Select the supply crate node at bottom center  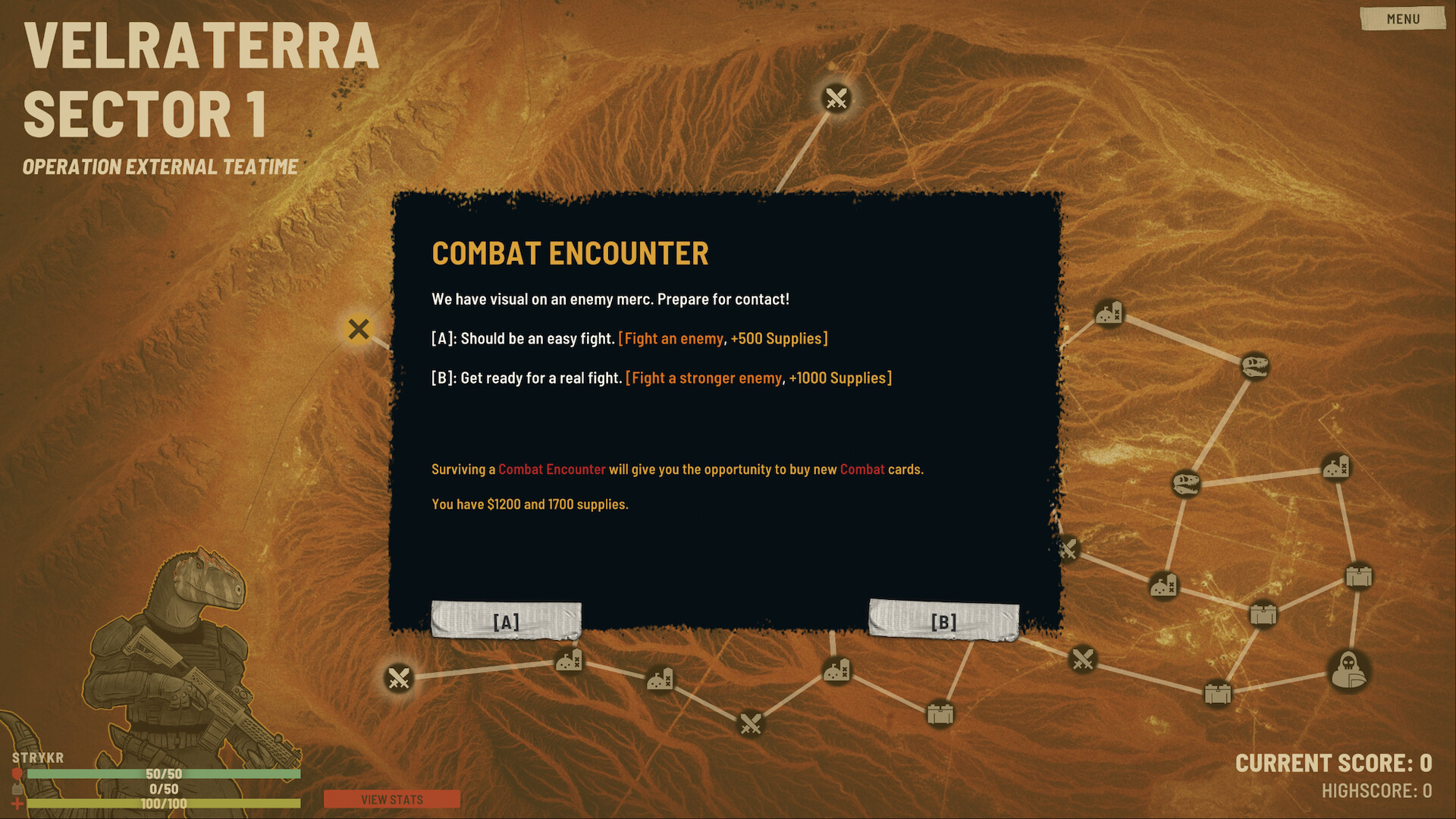coord(940,713)
